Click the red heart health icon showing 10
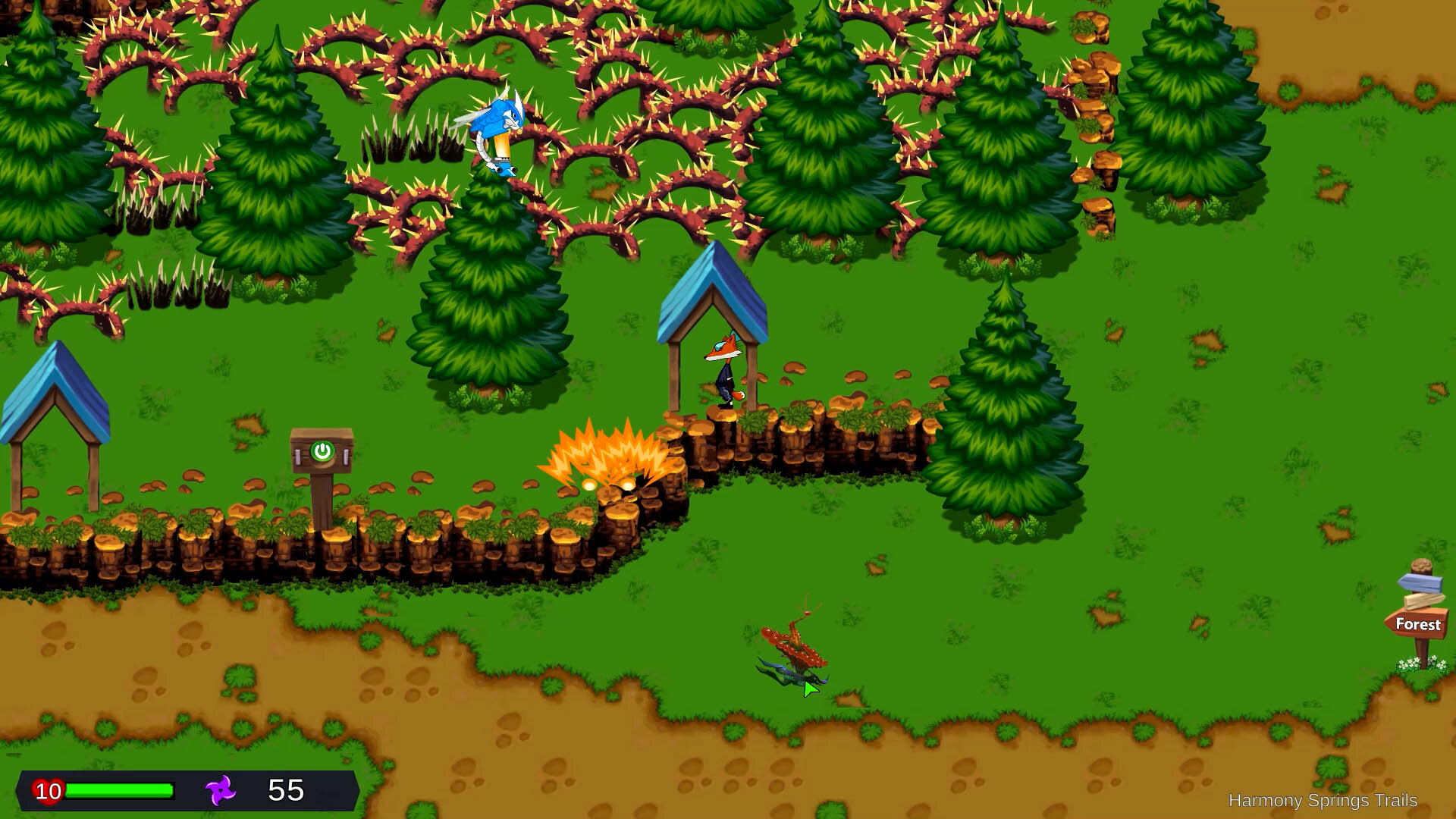The height and width of the screenshot is (819, 1456). pos(47,792)
